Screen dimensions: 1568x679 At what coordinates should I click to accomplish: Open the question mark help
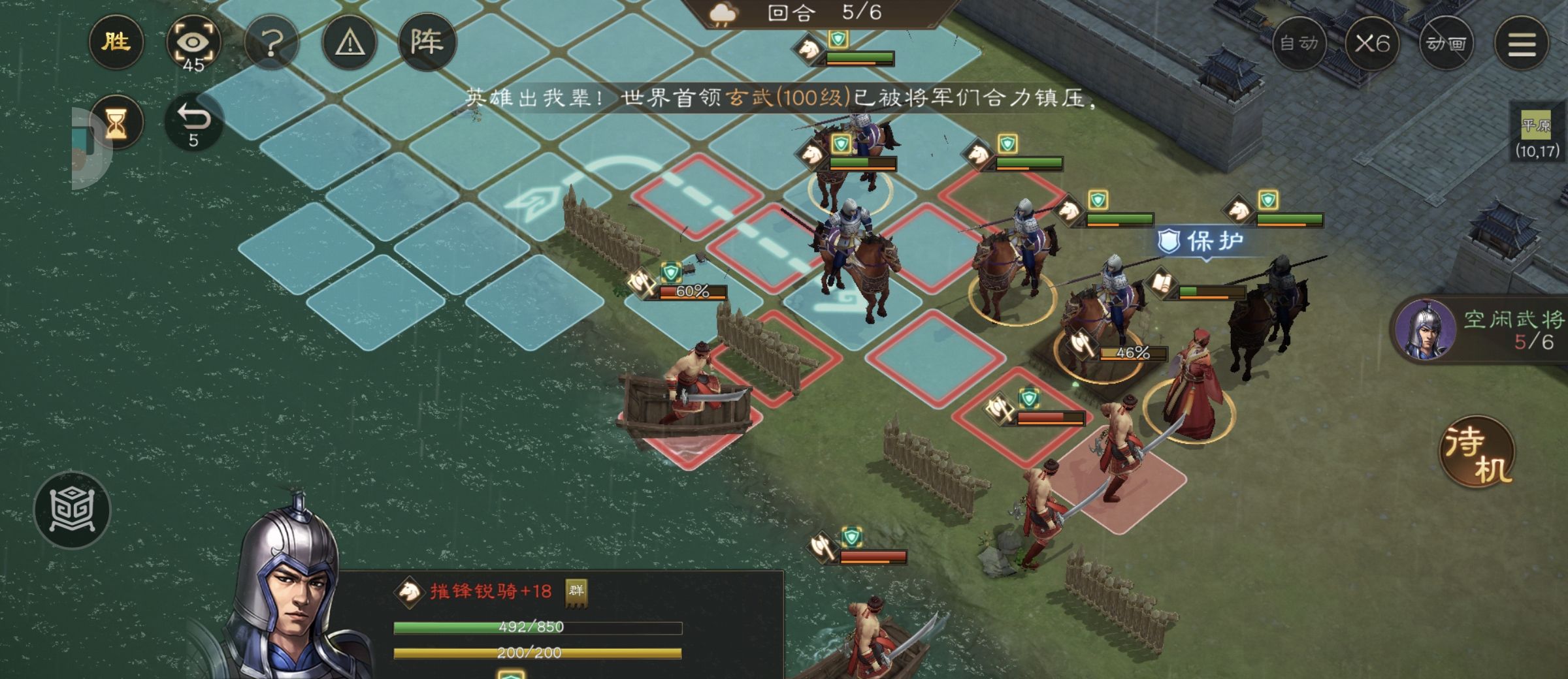272,44
